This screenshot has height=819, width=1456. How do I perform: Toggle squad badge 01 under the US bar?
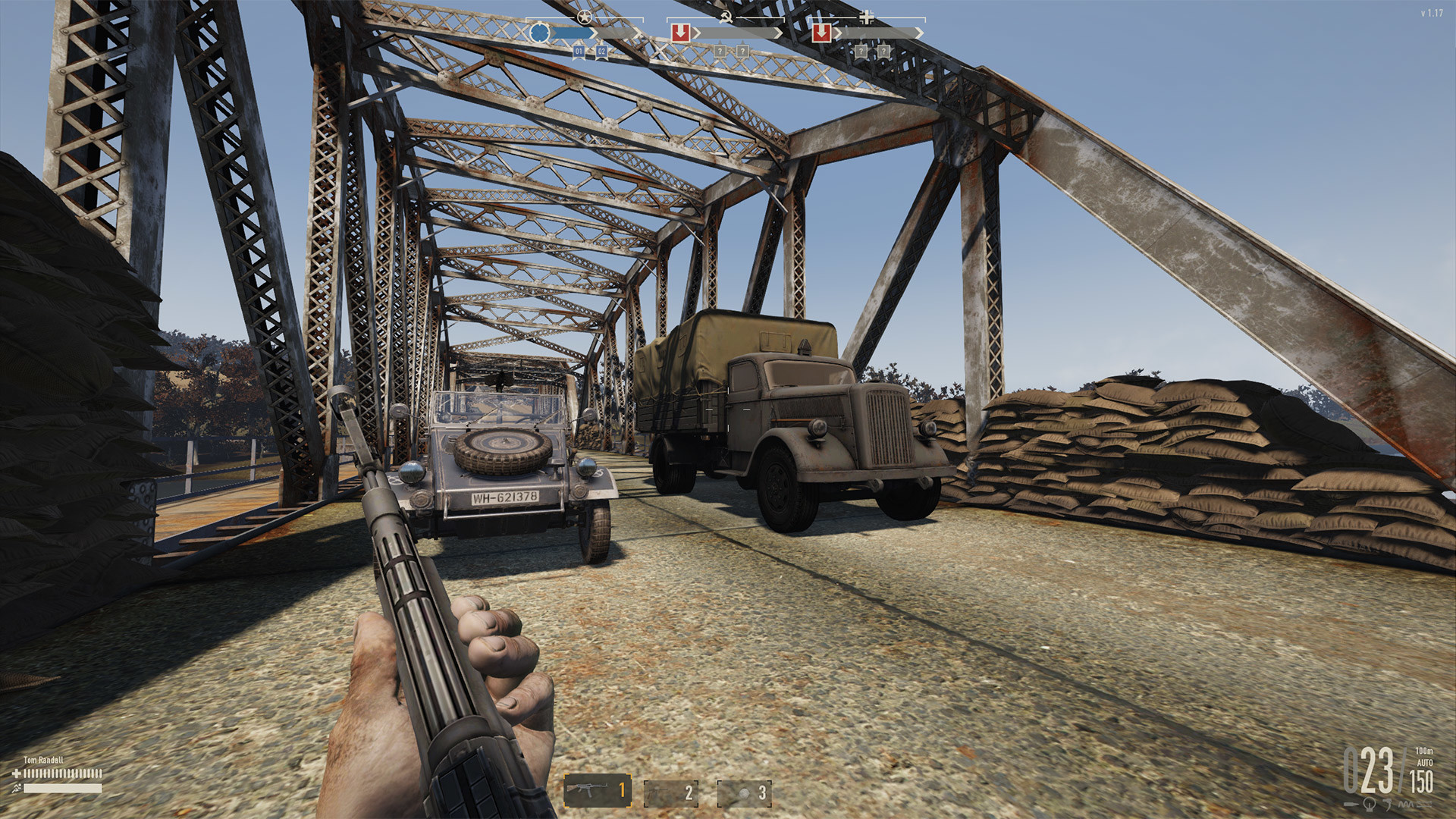pos(579,52)
